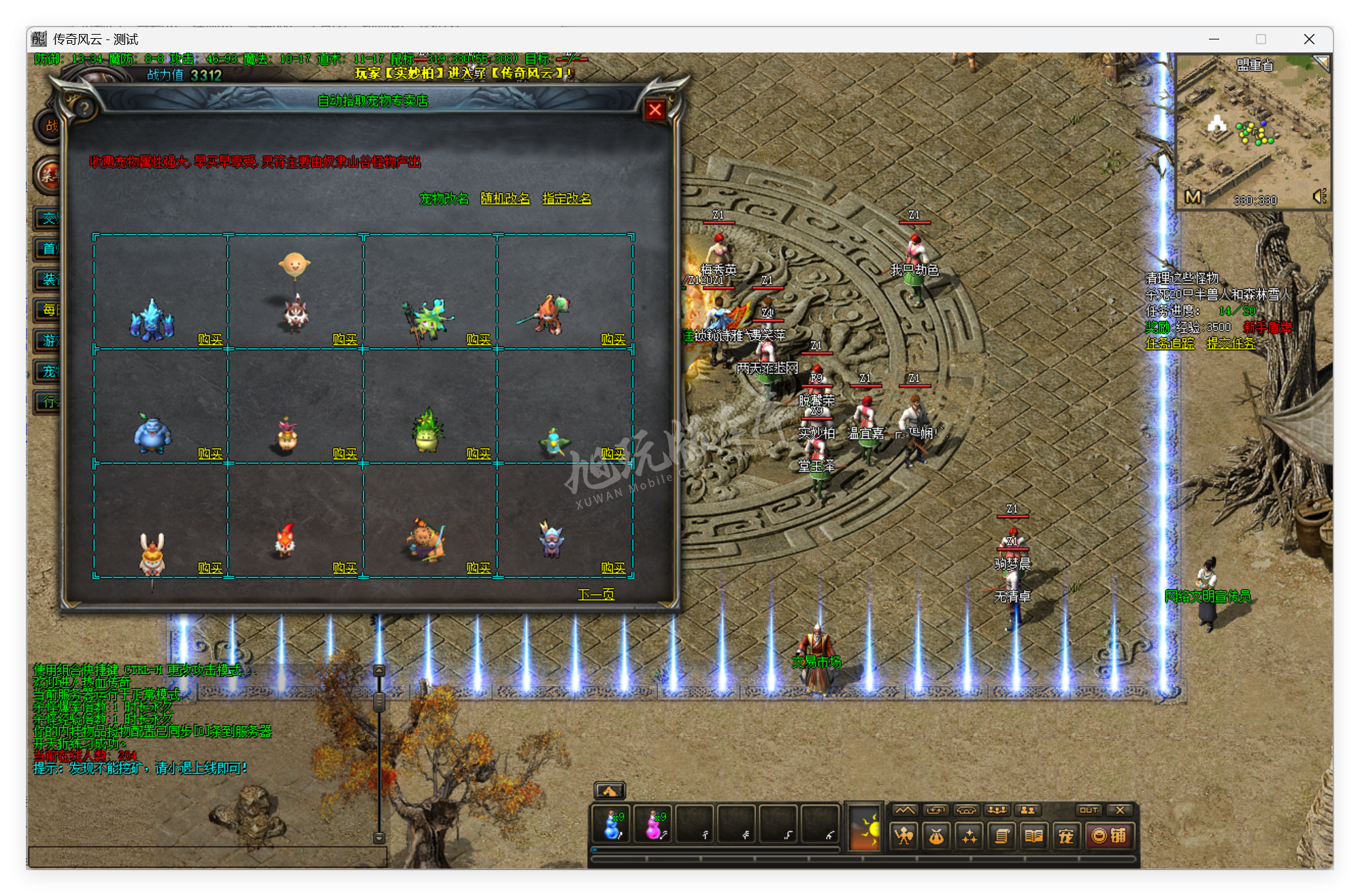This screenshot has width=1360, height=896.
Task: Open character stats via the warrior icon
Action: click(x=903, y=836)
